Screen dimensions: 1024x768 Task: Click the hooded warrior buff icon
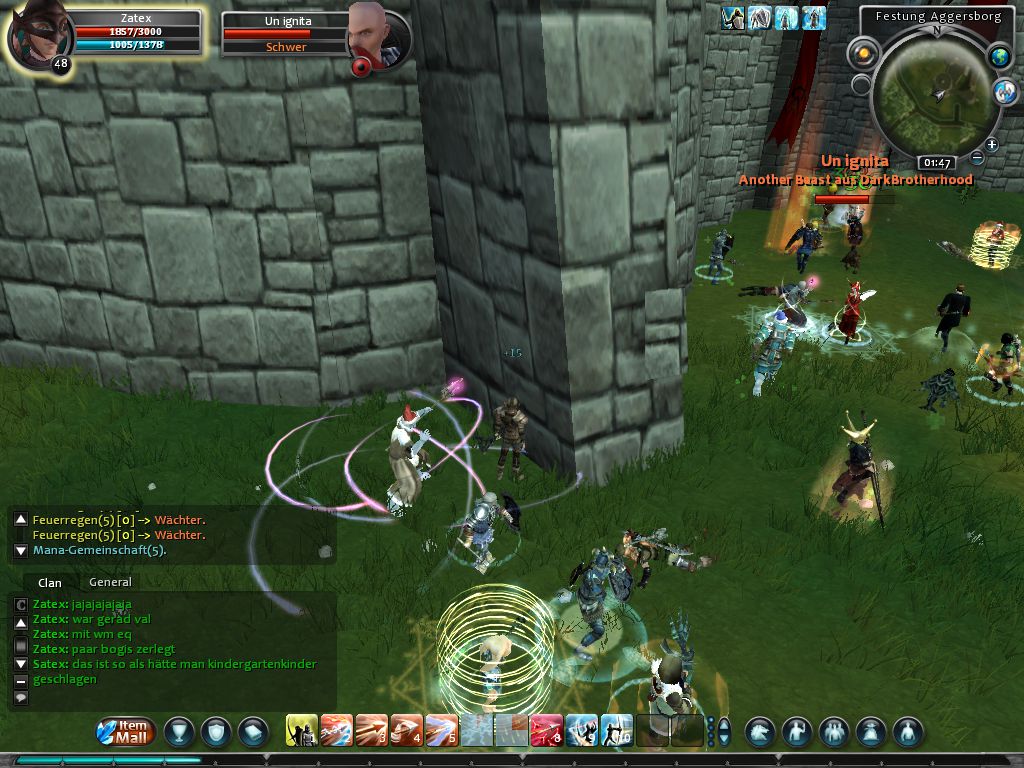733,18
